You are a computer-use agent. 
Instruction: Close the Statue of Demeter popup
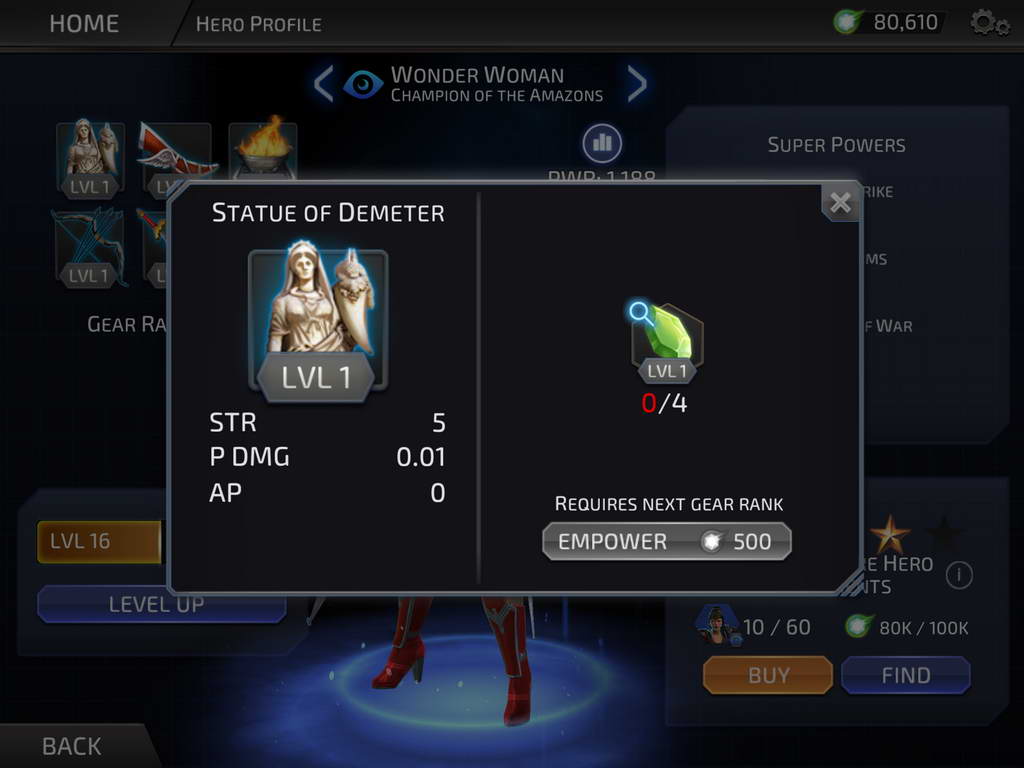pos(840,203)
